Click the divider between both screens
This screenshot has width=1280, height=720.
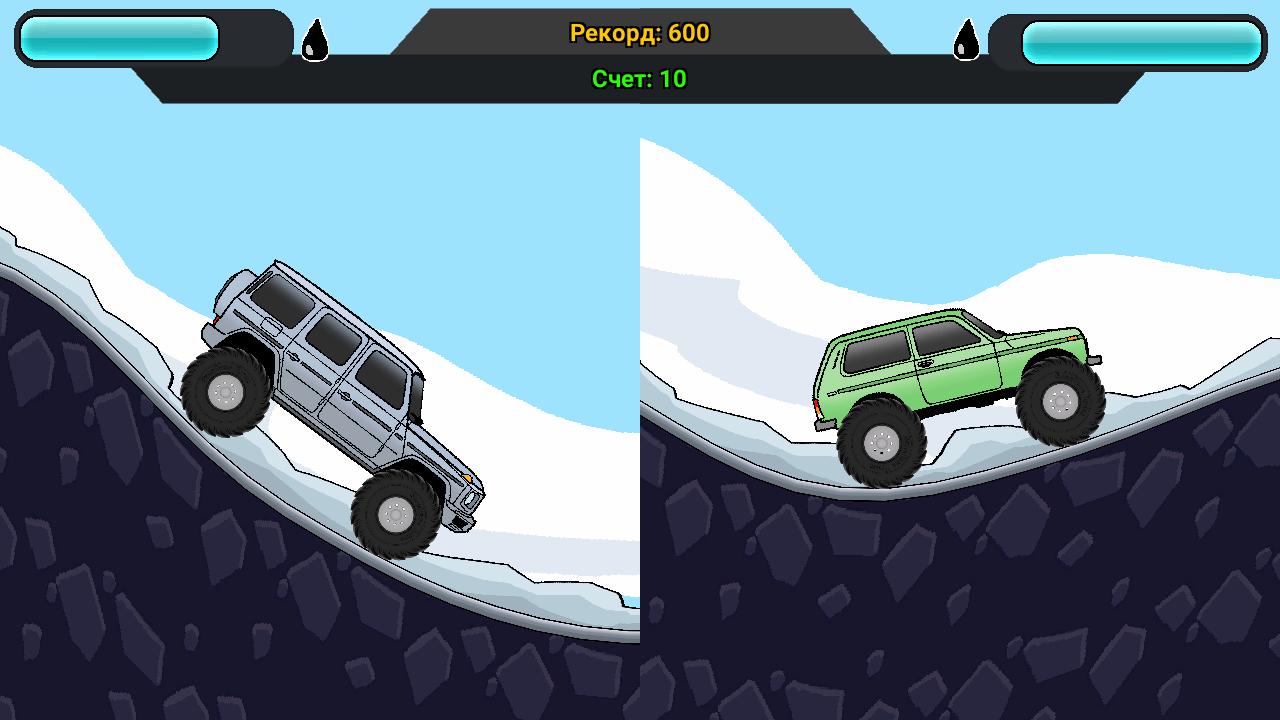point(640,400)
